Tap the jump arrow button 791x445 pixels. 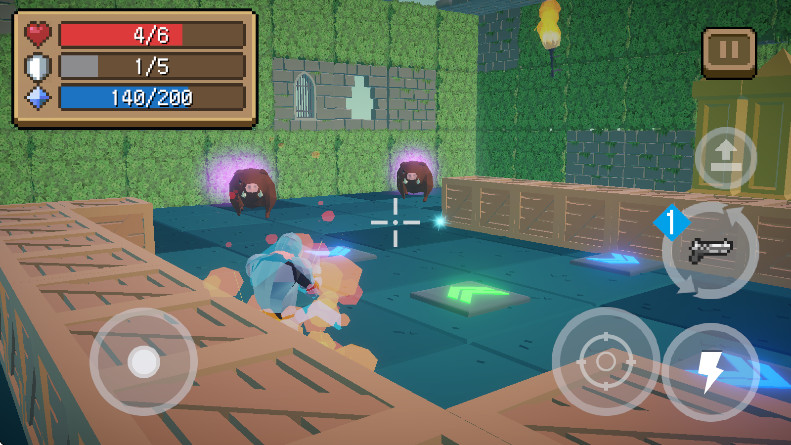pos(725,158)
